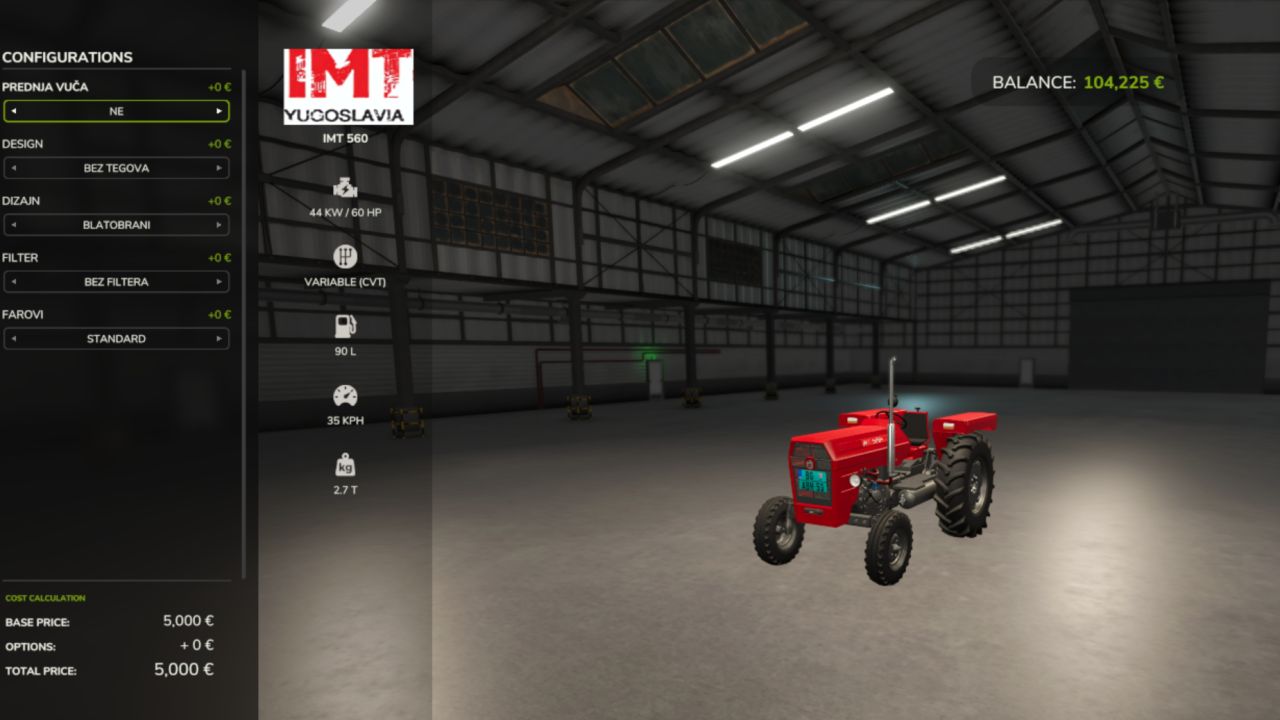Click the fuel pump icon showing 90 L

click(x=344, y=326)
